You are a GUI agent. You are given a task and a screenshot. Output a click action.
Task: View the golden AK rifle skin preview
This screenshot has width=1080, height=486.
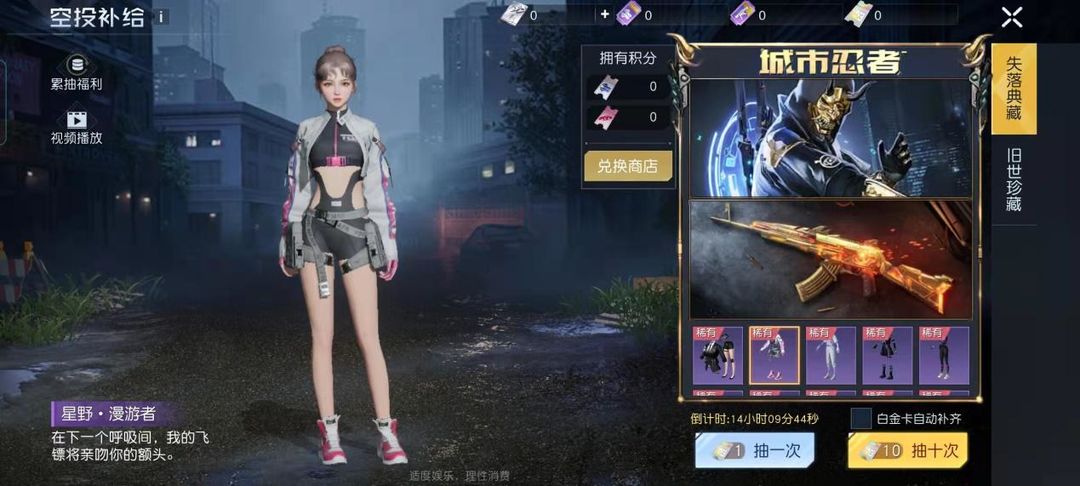click(x=829, y=258)
